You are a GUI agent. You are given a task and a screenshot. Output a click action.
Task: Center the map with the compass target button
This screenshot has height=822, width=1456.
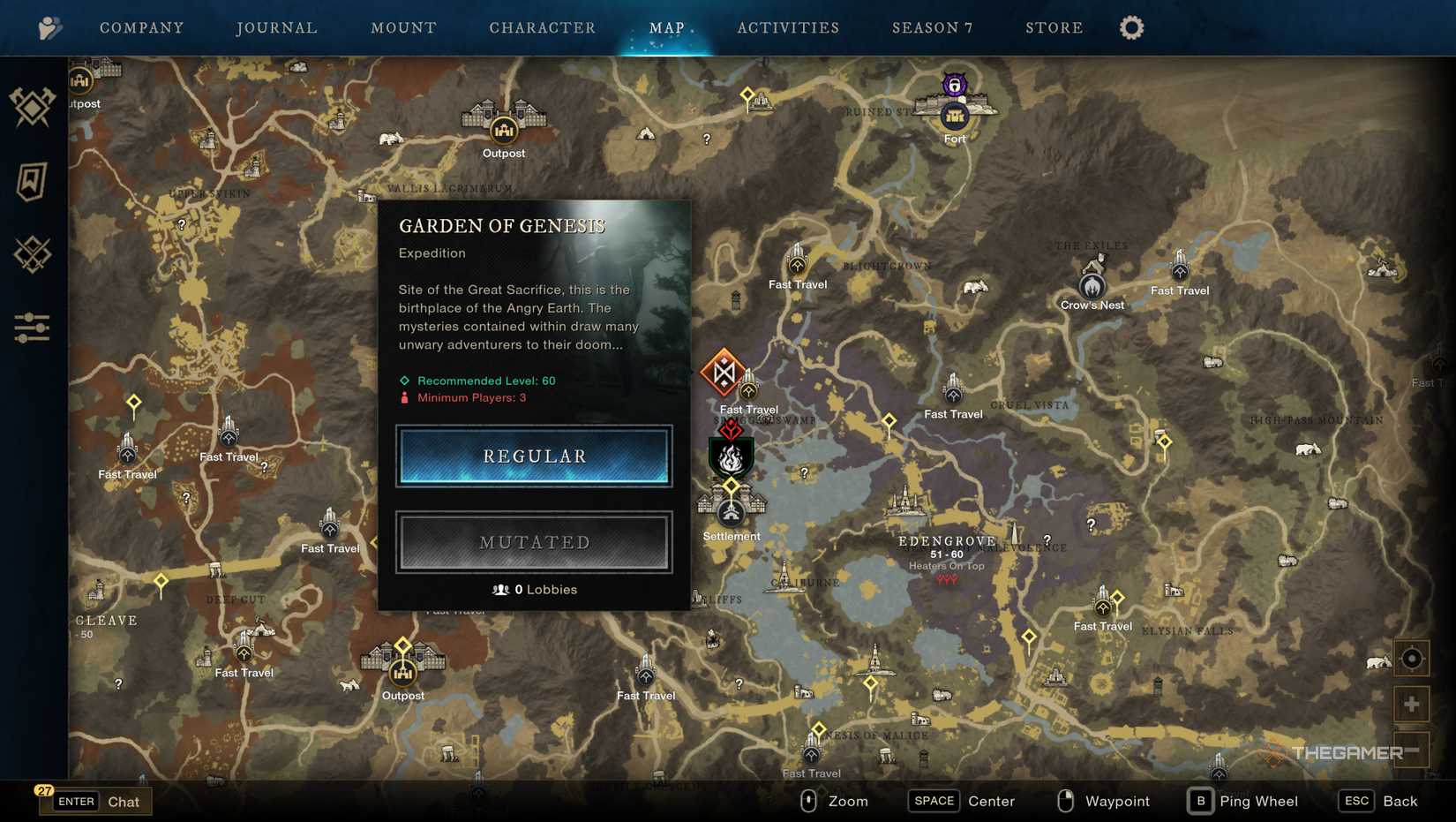(x=1411, y=657)
